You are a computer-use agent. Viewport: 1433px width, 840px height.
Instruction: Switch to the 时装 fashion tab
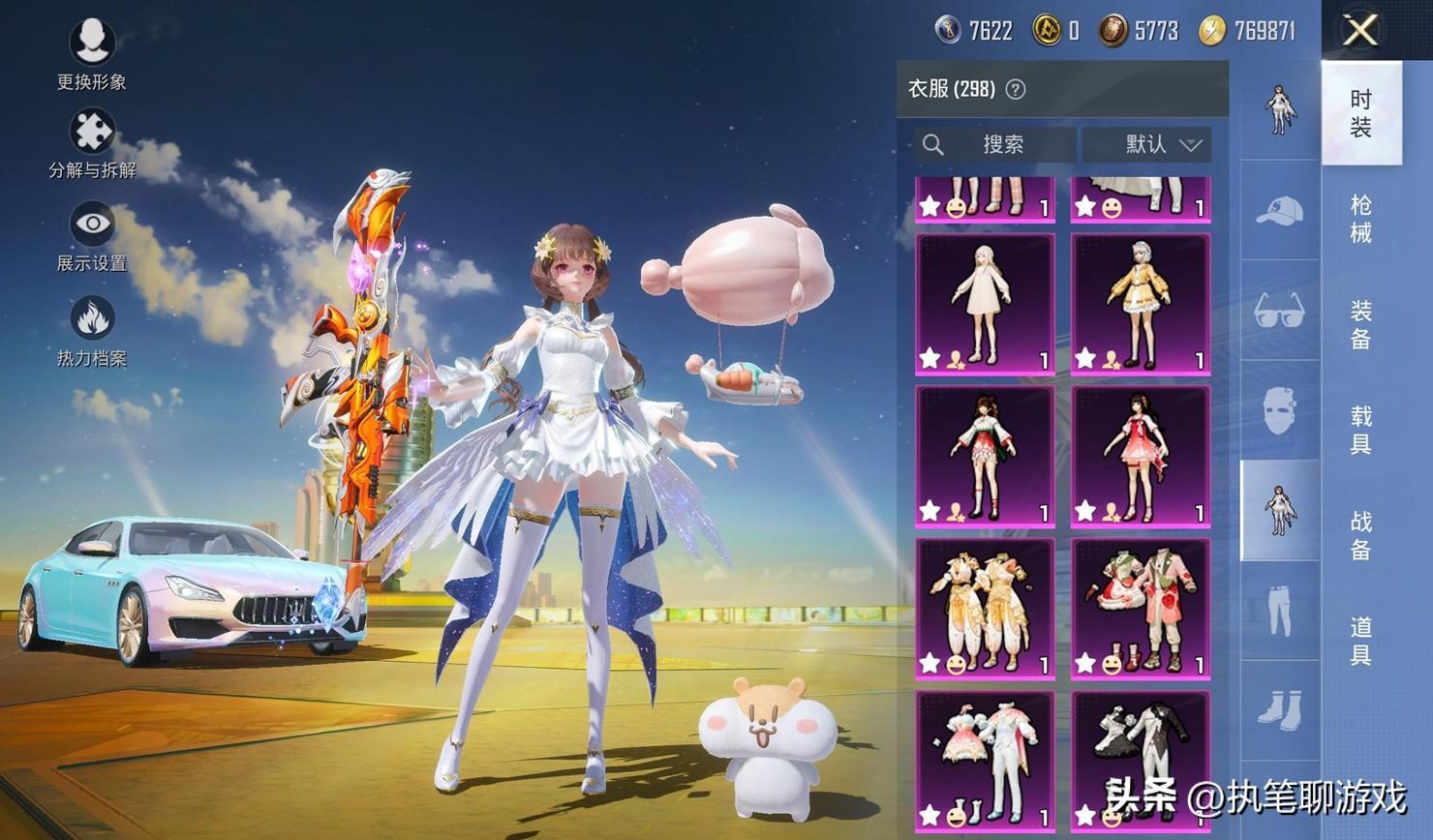tap(1360, 112)
